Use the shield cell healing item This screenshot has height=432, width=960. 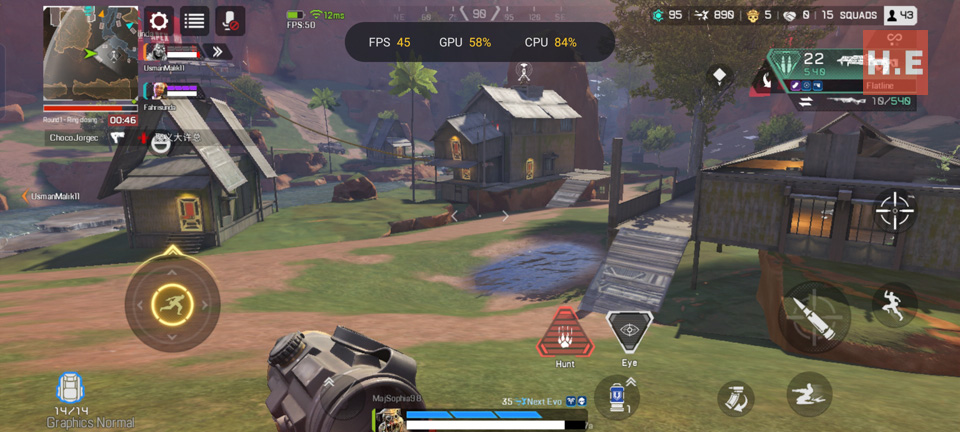pos(617,395)
